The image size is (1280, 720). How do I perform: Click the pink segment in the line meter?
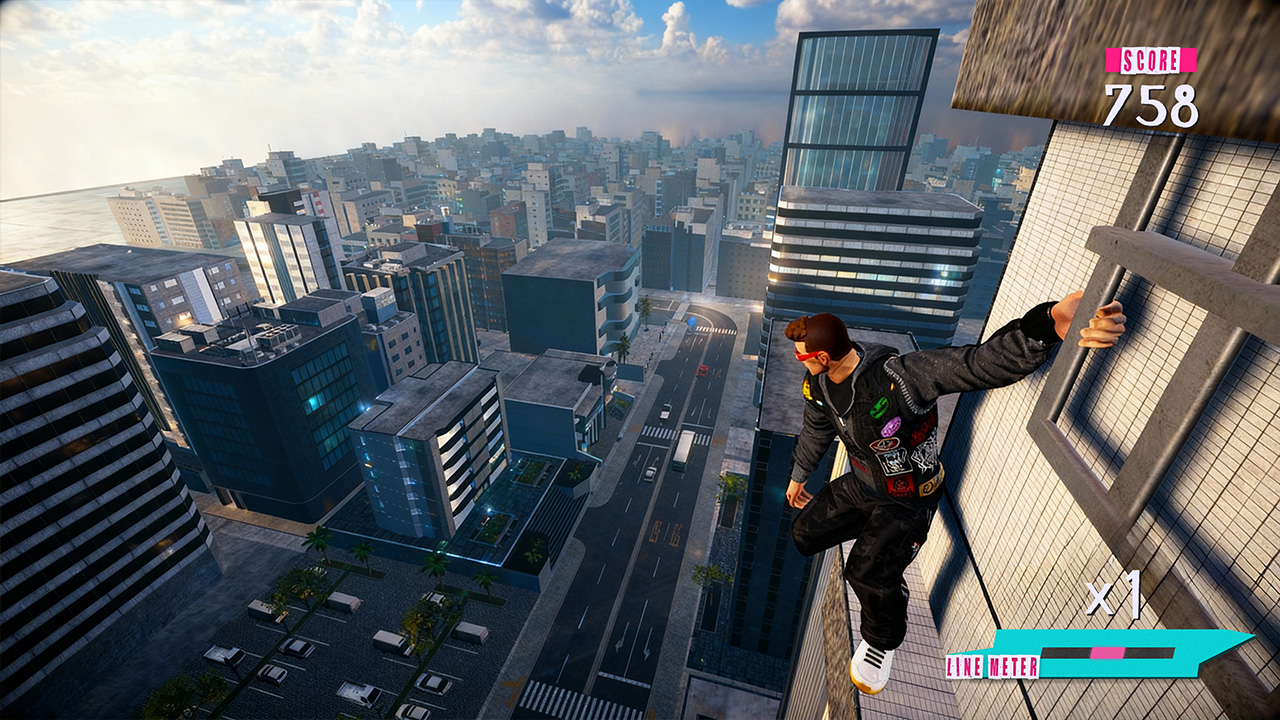click(1107, 654)
